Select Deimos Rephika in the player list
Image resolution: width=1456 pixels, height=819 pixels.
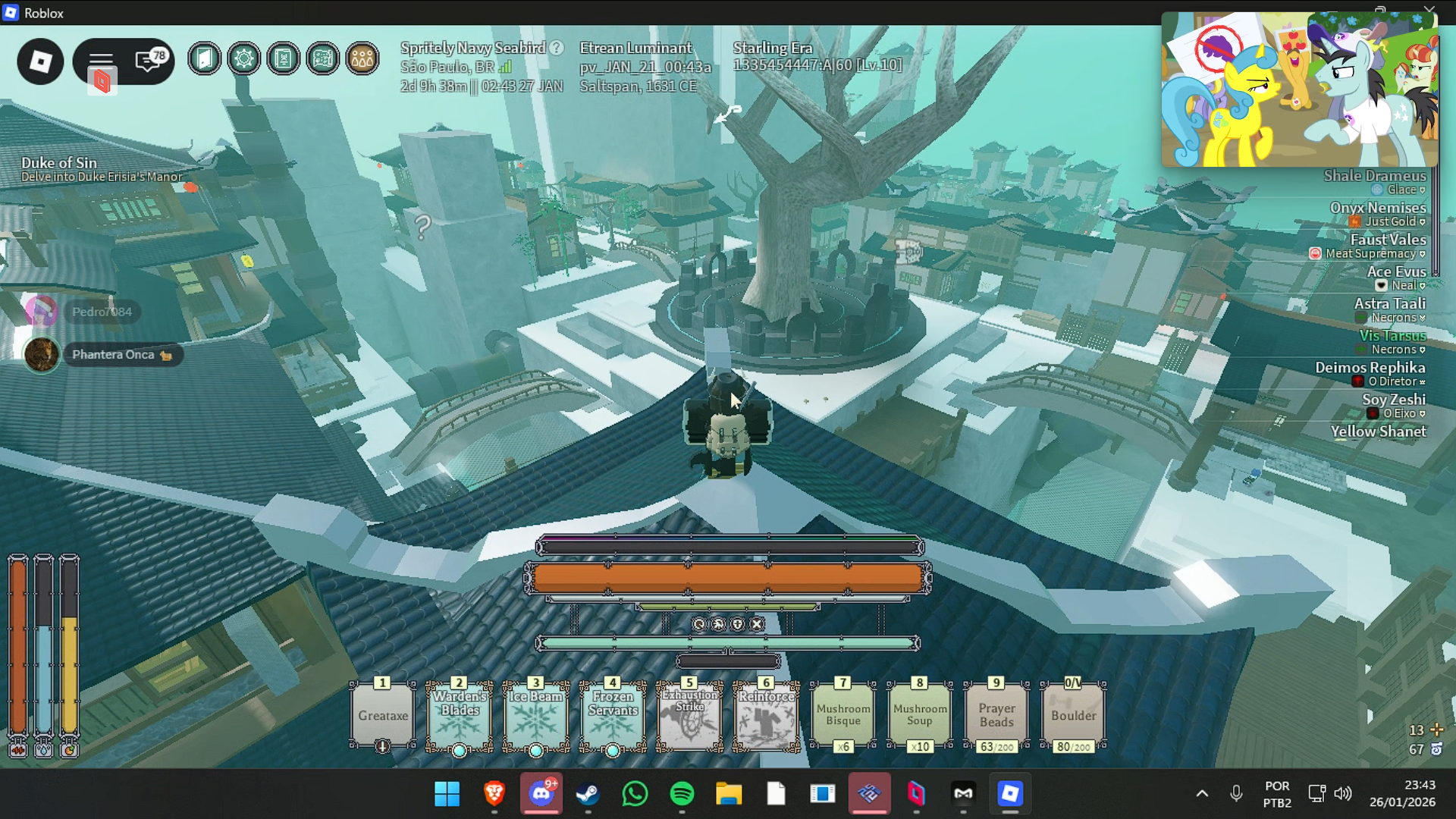coord(1370,368)
